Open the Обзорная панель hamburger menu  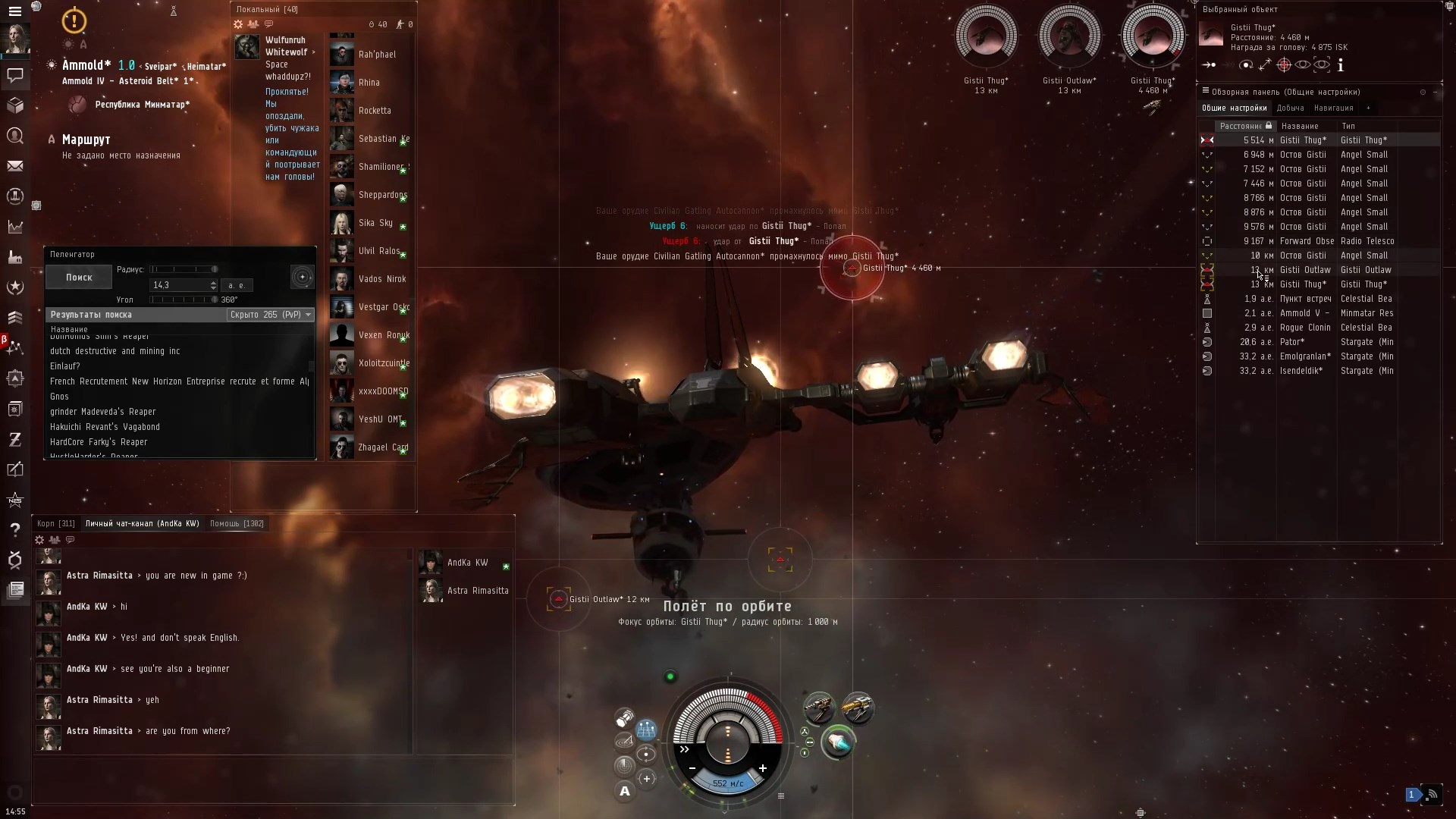coord(1204,92)
